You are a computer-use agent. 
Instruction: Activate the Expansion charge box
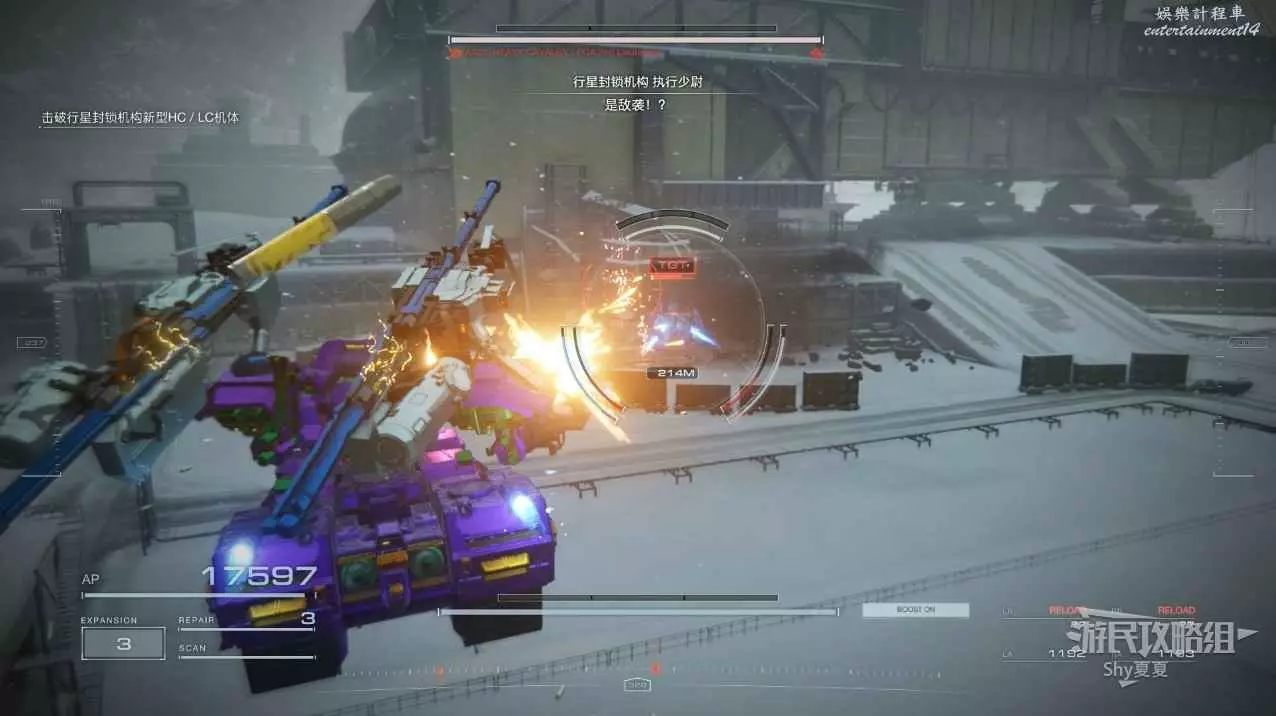(123, 644)
